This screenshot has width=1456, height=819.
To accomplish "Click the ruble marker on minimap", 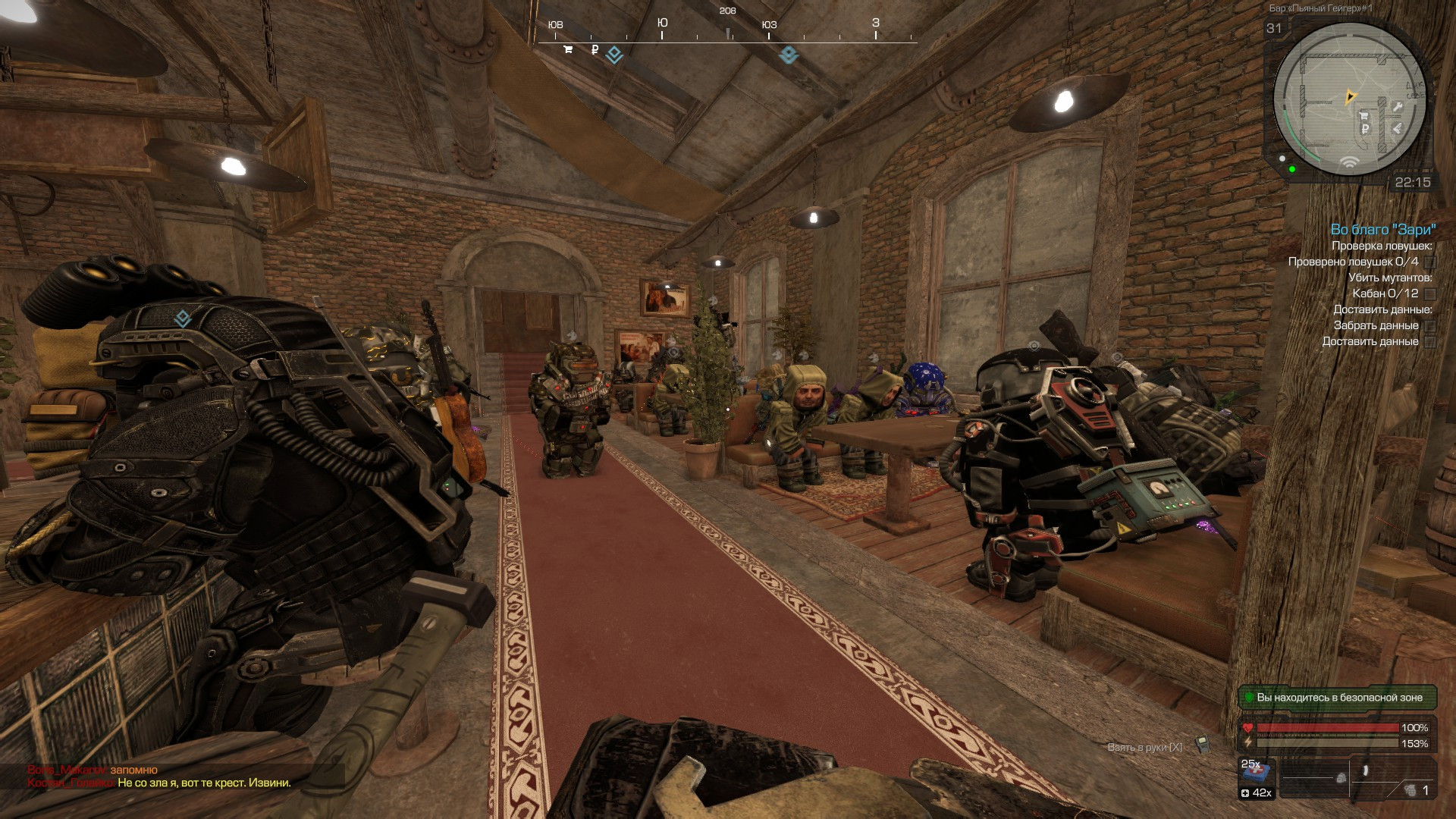I will 1365,129.
